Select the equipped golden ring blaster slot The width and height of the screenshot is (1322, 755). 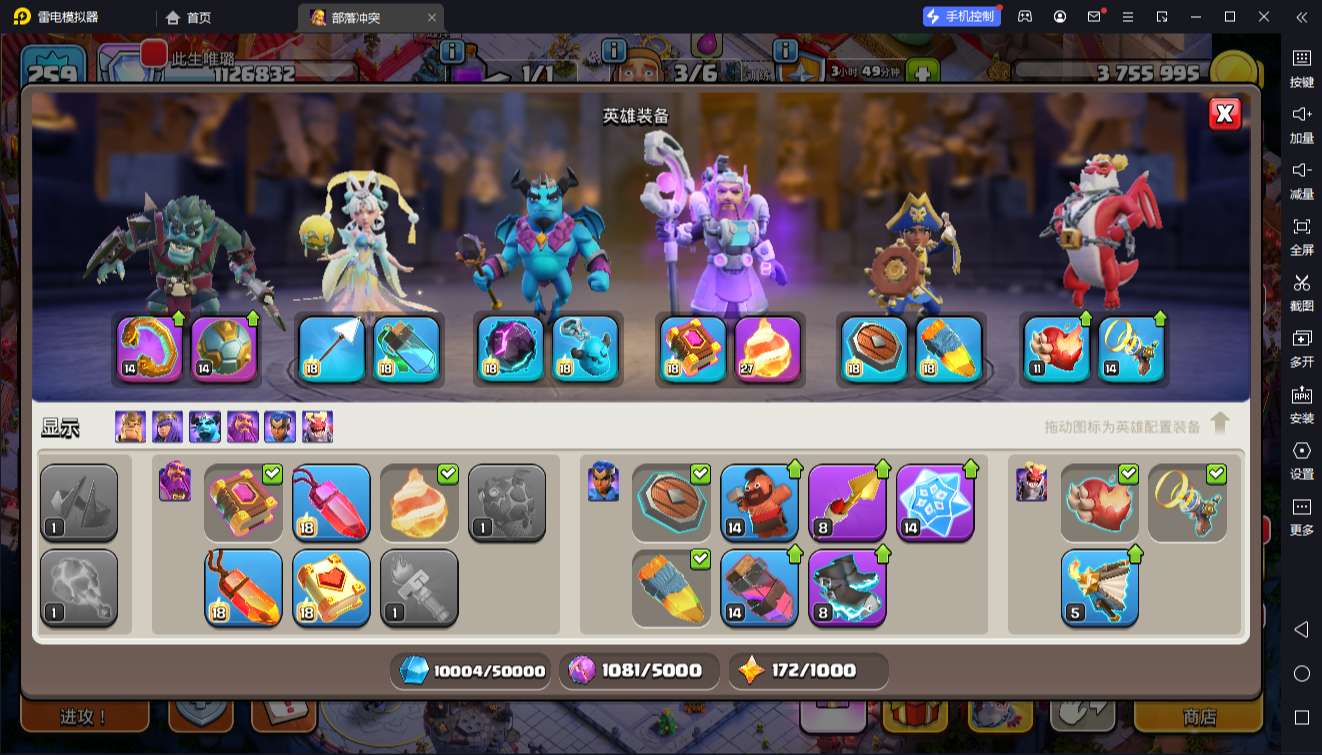(1131, 349)
